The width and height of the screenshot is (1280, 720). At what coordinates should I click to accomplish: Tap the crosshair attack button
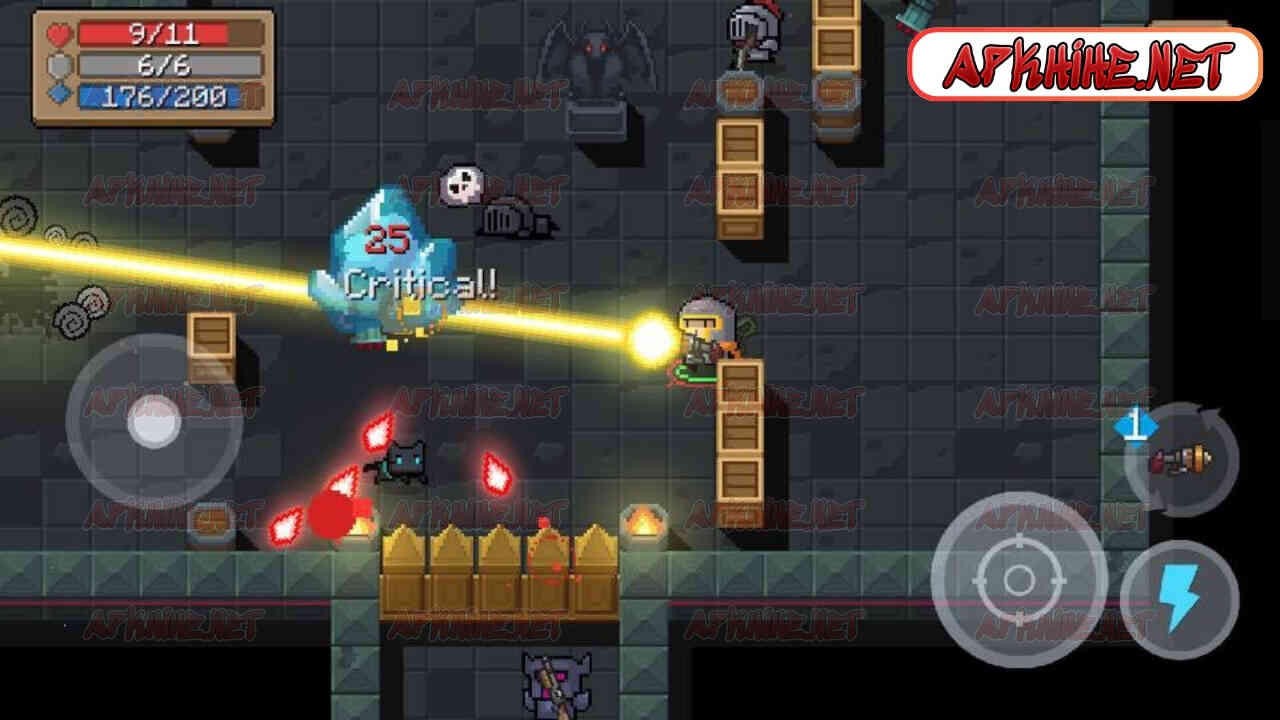click(x=1018, y=579)
